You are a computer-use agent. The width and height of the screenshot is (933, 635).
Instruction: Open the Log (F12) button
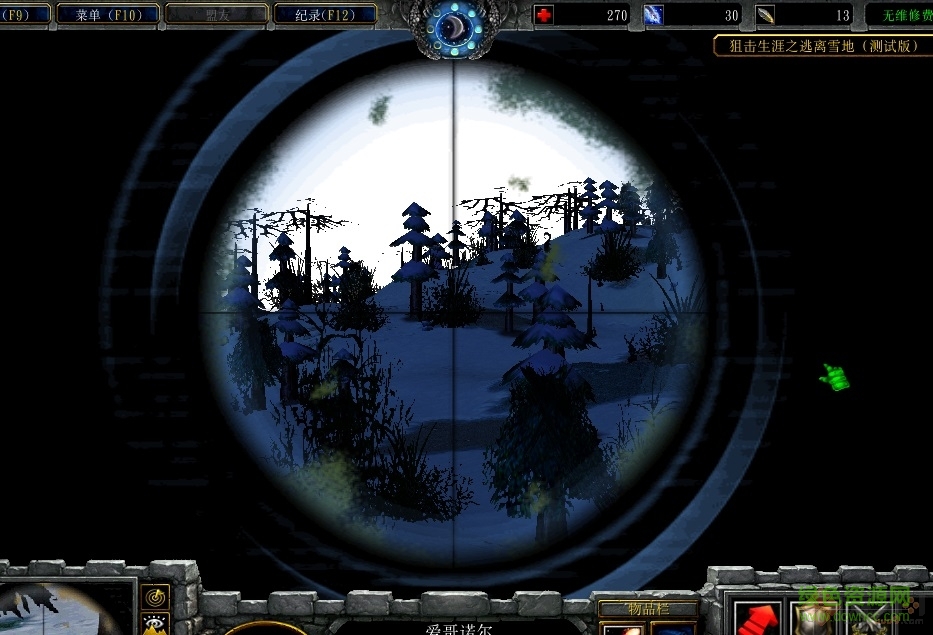coord(324,14)
